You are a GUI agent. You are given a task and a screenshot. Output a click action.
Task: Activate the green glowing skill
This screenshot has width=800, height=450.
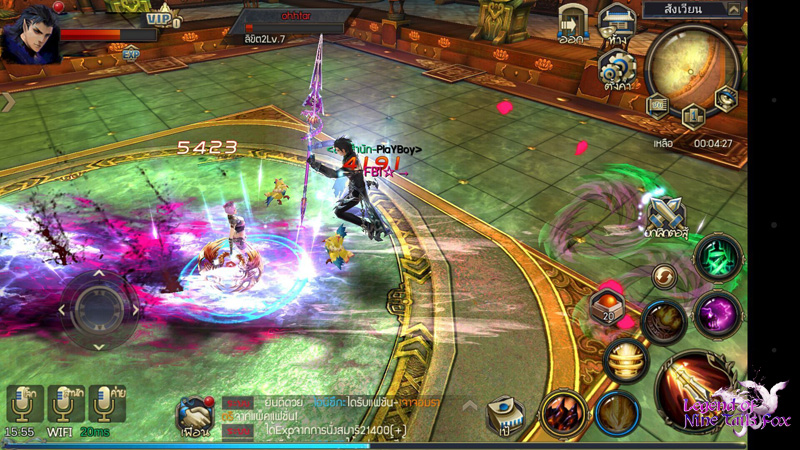click(x=718, y=259)
